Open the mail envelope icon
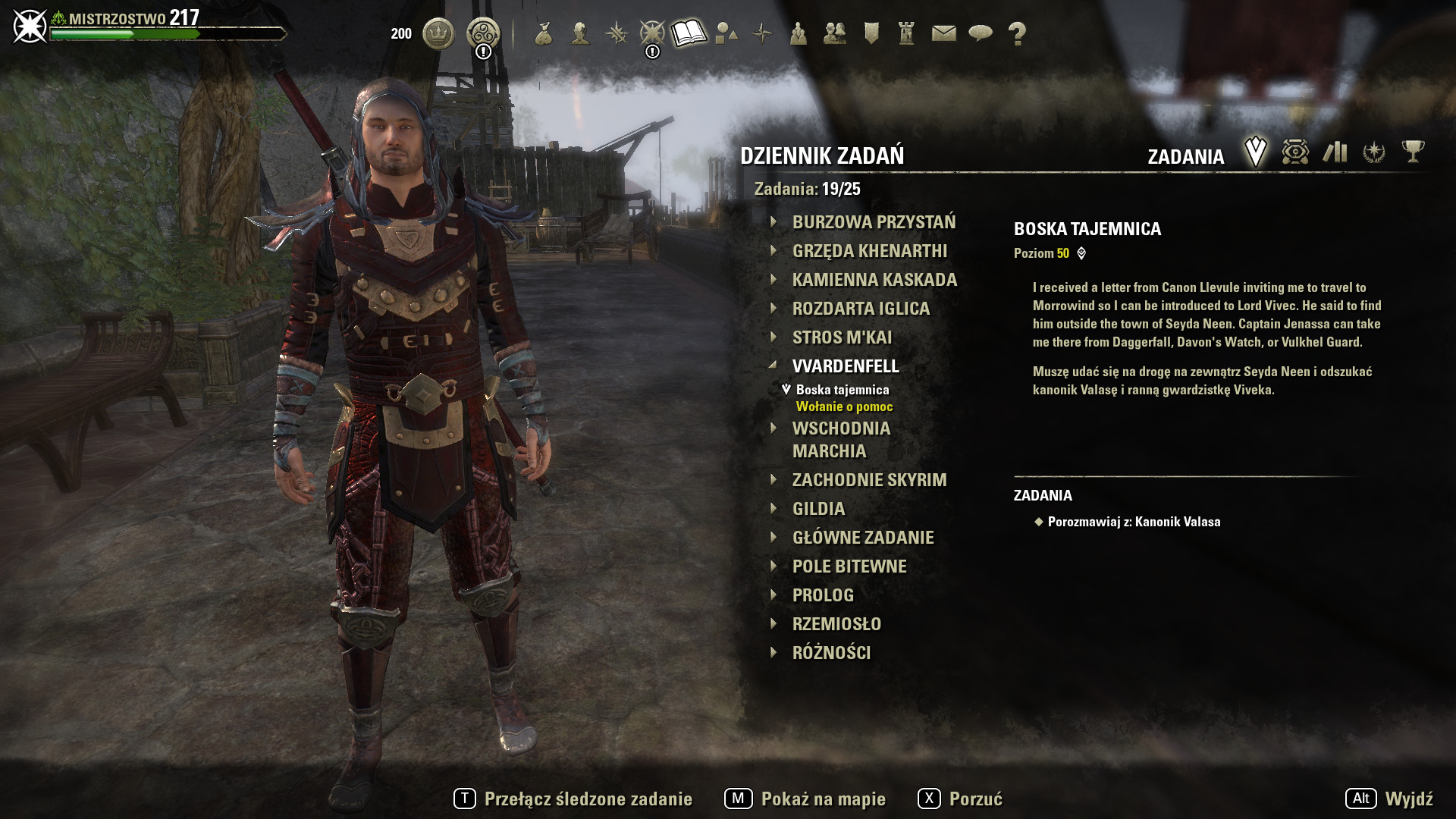 click(943, 33)
